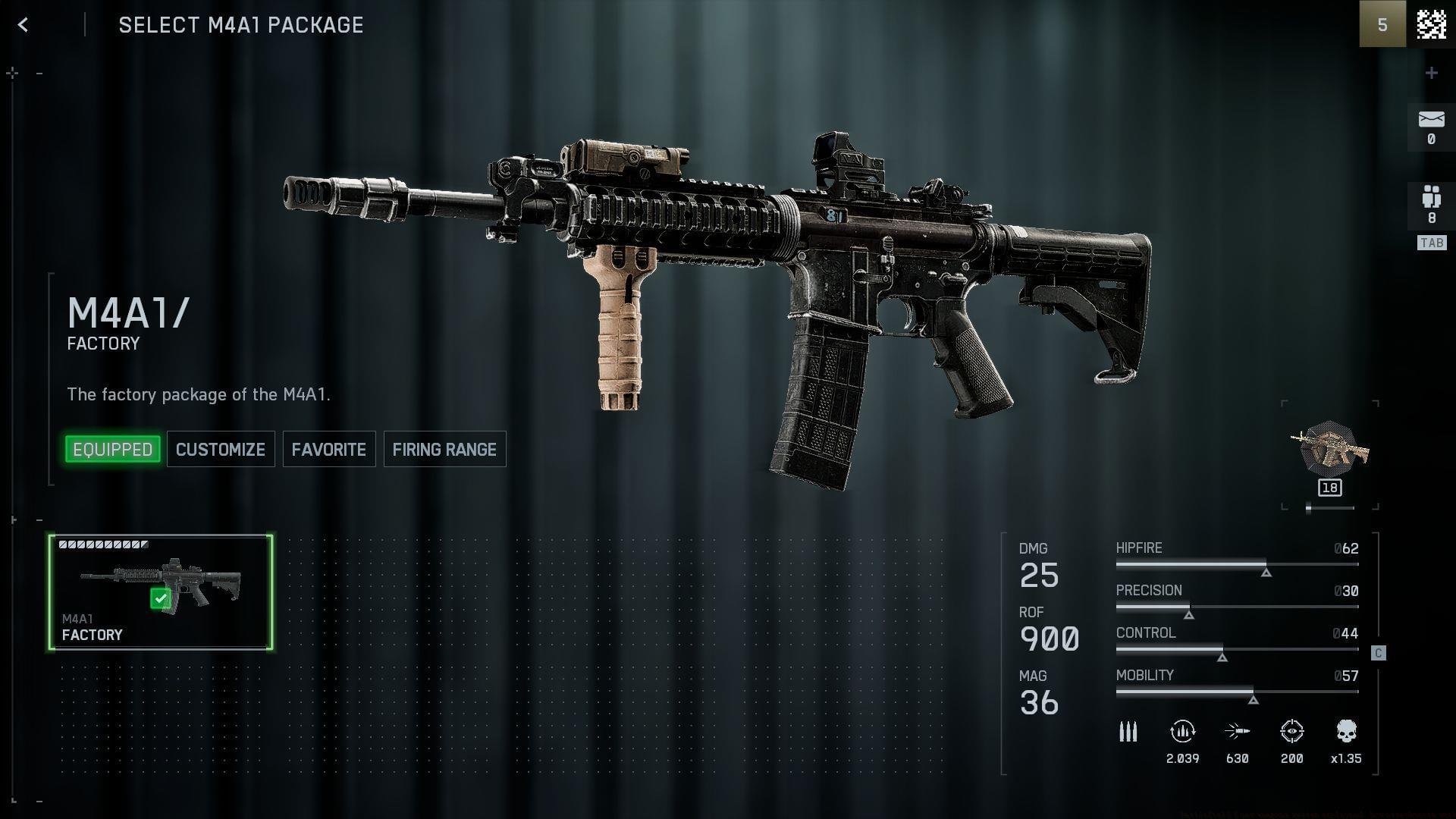
Task: Click the skull damage multiplier icon
Action: (1348, 732)
